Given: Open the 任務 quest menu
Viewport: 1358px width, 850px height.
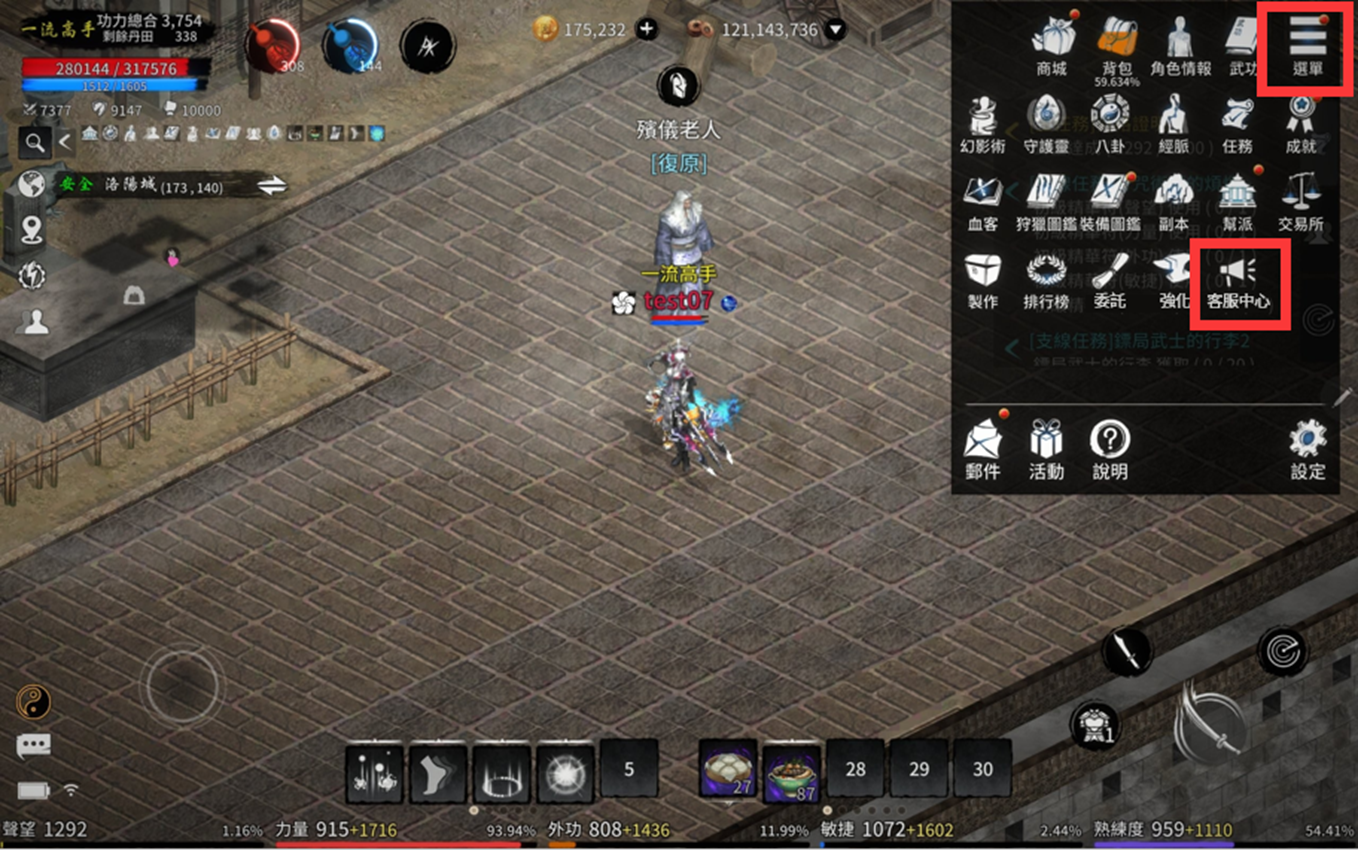Looking at the screenshot, I should point(1237,124).
